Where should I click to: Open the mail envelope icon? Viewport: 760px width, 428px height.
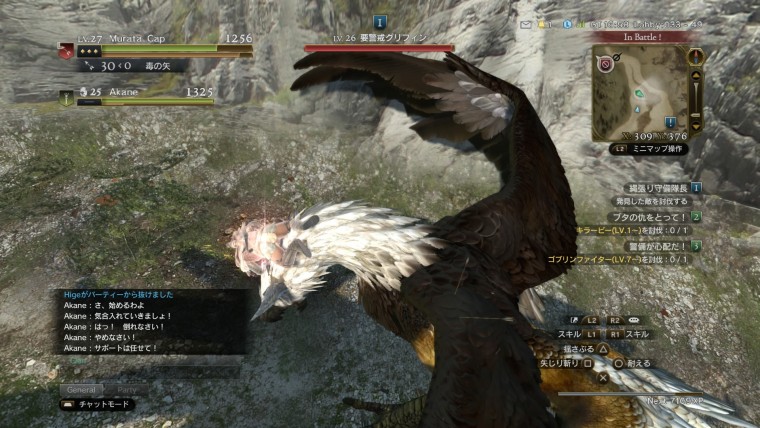(526, 23)
